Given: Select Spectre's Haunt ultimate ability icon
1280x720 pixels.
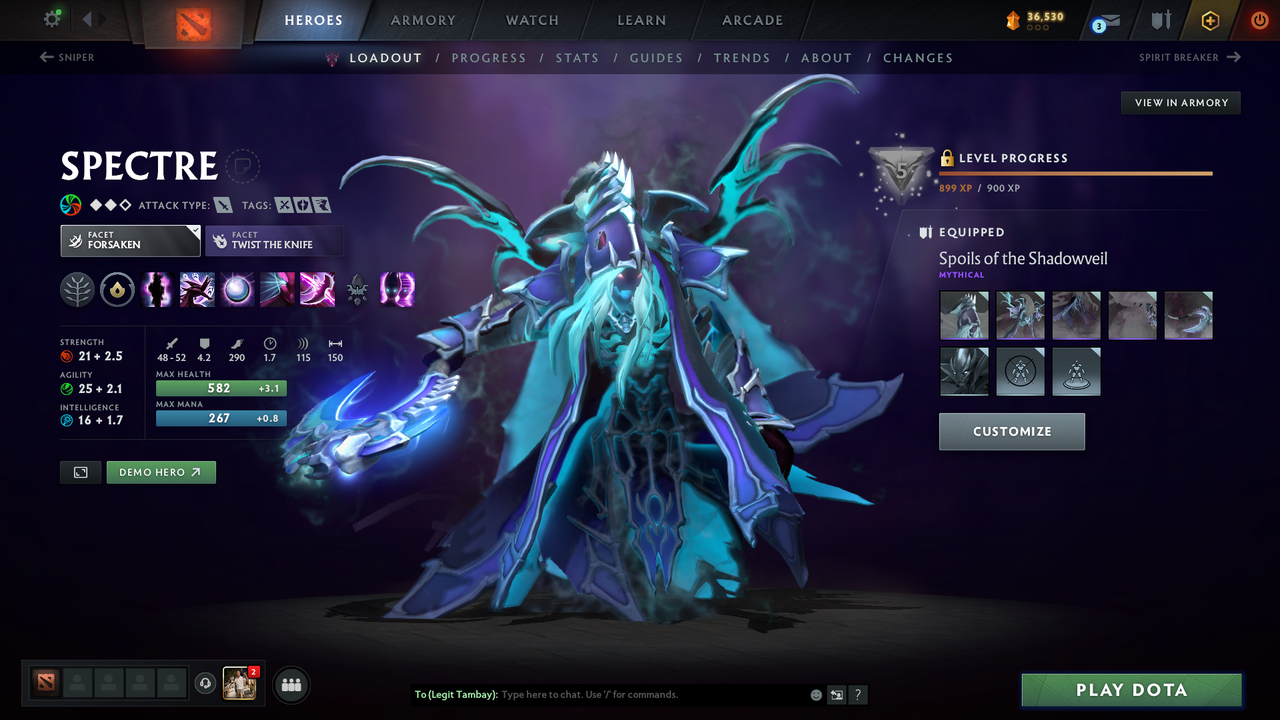Looking at the screenshot, I should tap(397, 290).
